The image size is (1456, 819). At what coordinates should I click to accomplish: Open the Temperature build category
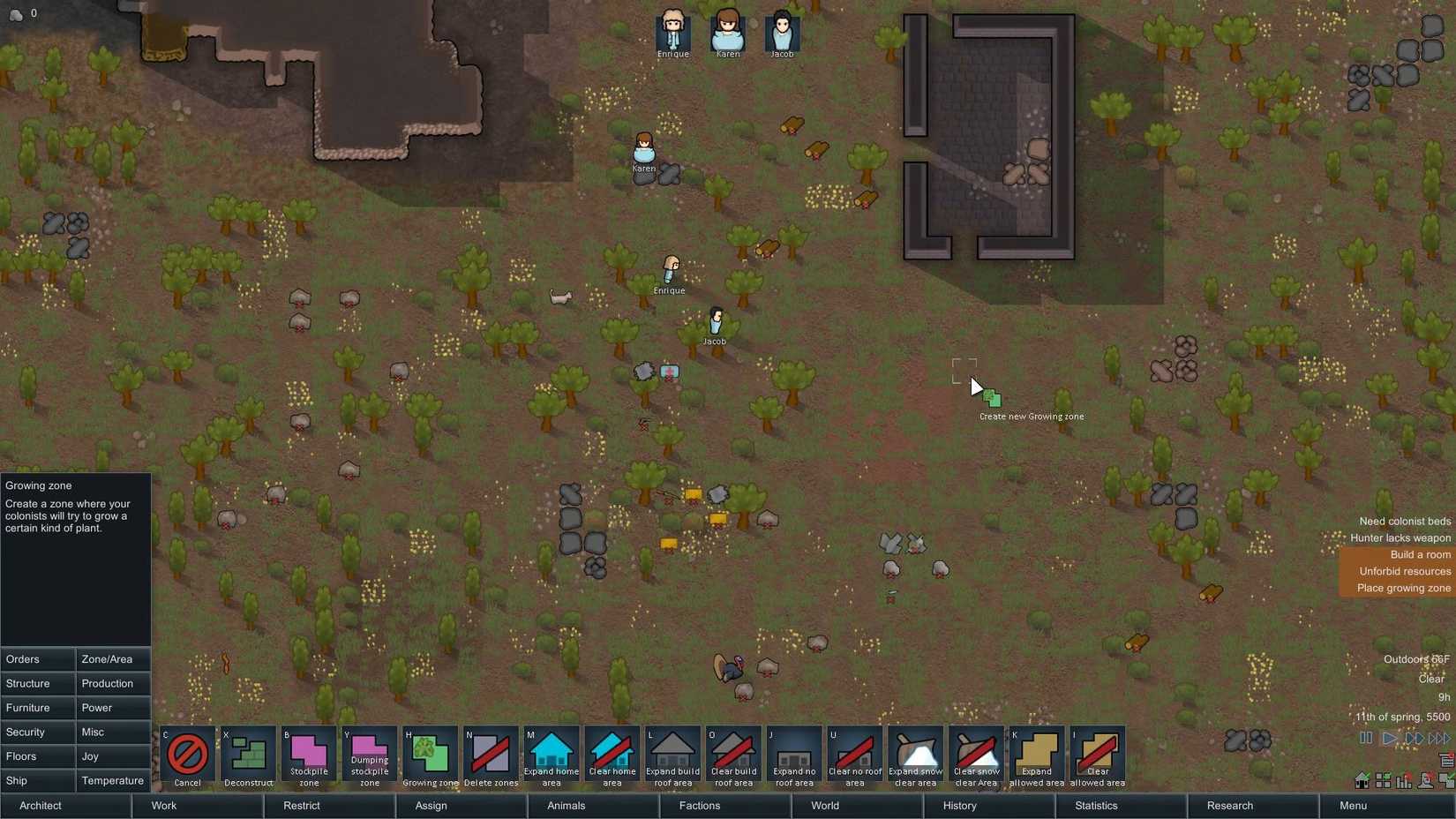coord(113,781)
